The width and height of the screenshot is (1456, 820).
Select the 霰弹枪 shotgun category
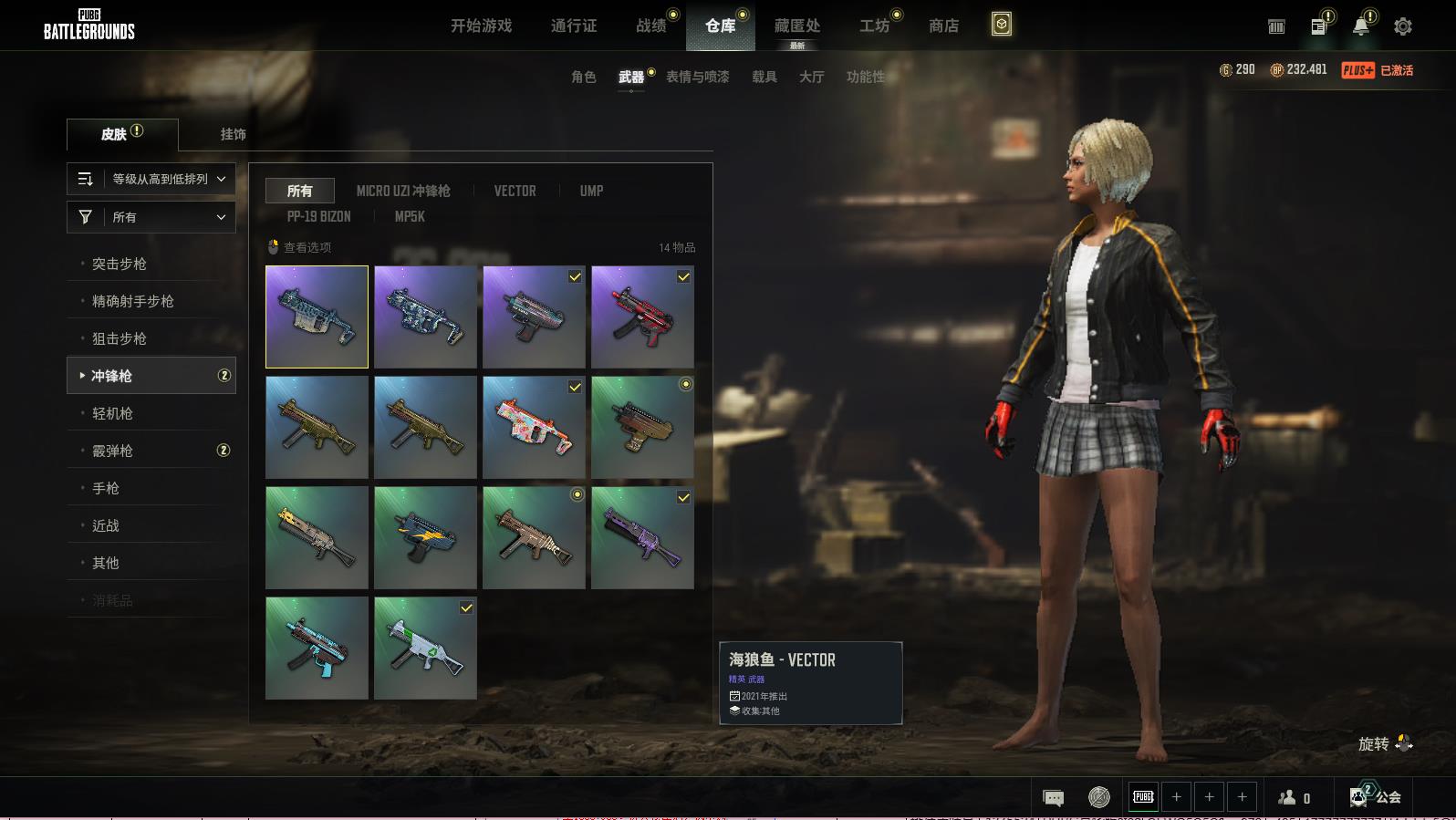112,451
